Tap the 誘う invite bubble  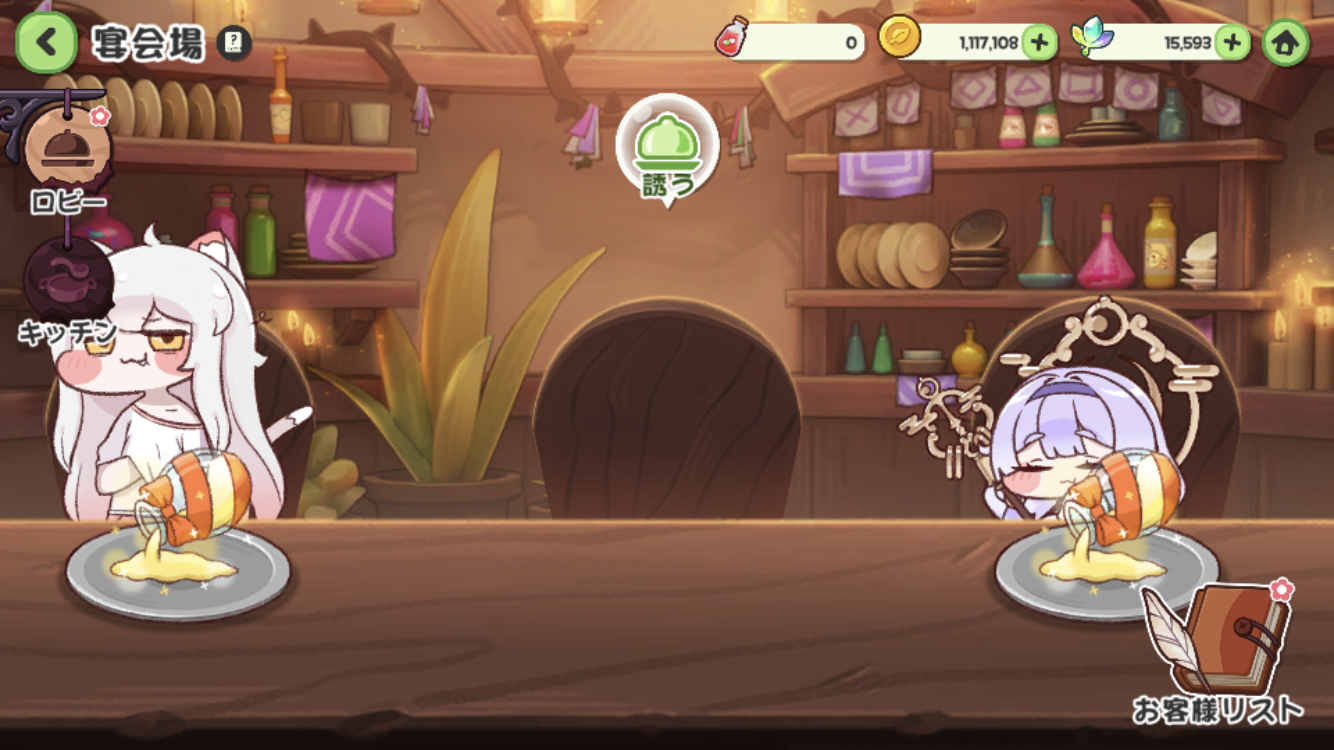click(667, 150)
